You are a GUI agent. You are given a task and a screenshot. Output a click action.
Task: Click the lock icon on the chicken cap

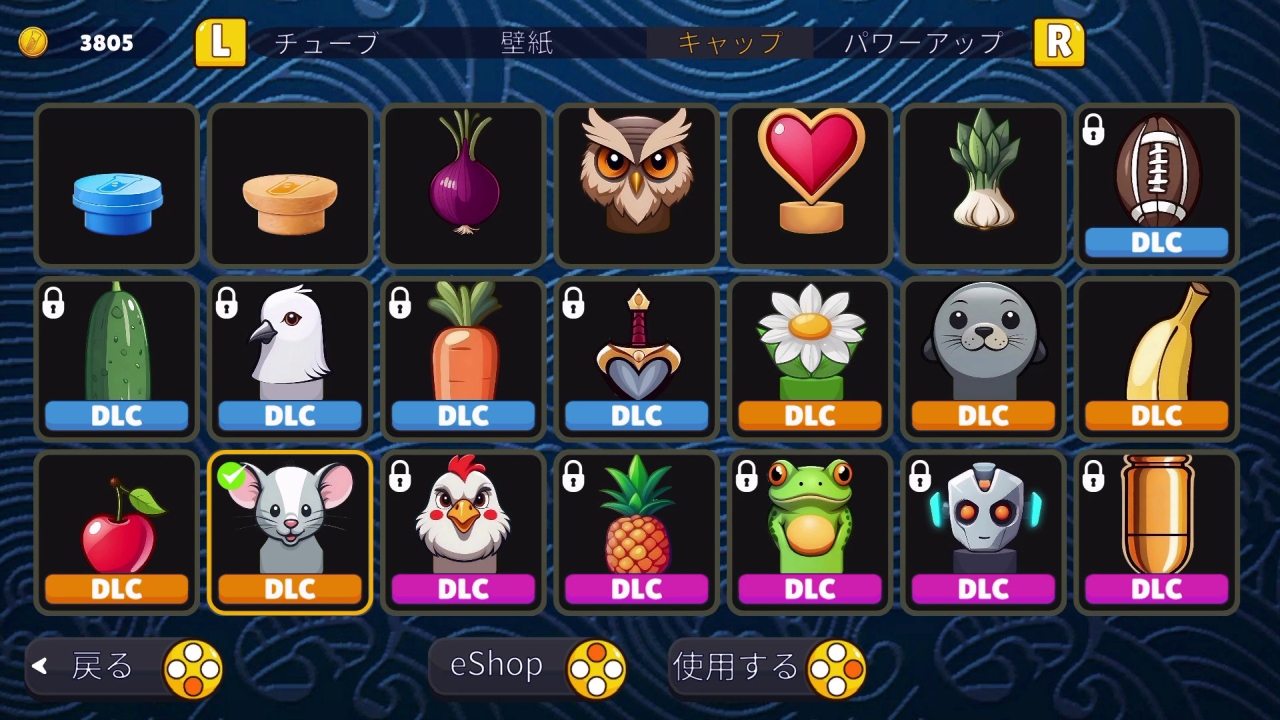click(x=399, y=478)
